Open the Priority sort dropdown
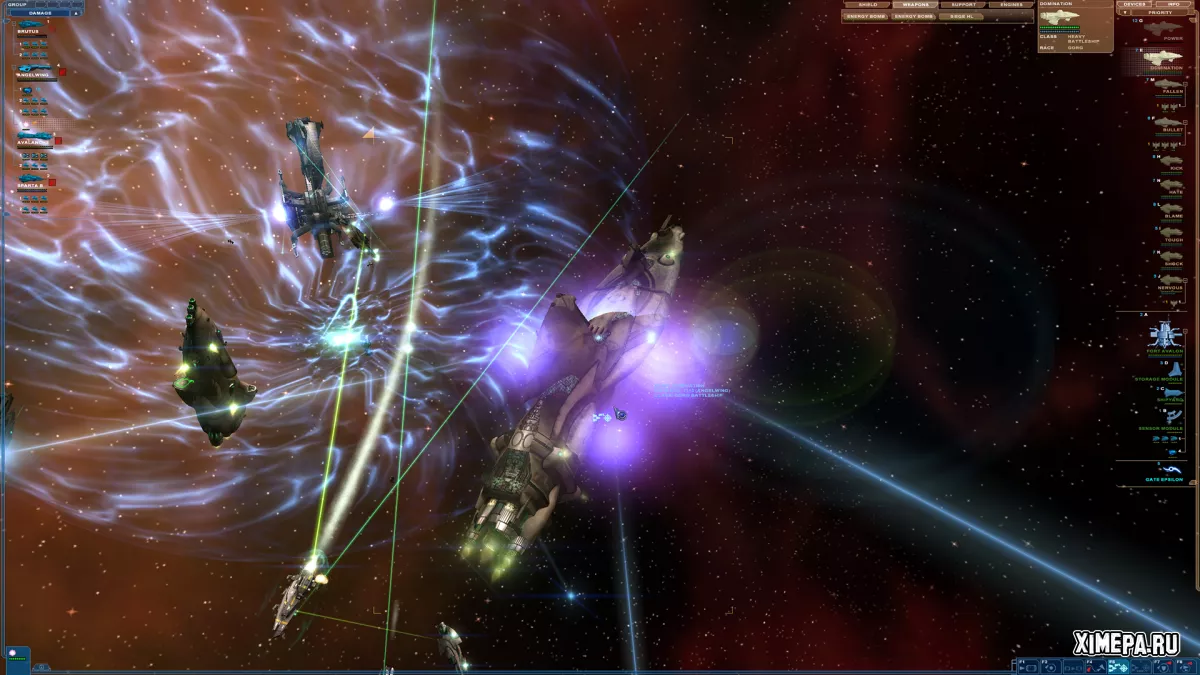The image size is (1200, 675). tap(1160, 13)
